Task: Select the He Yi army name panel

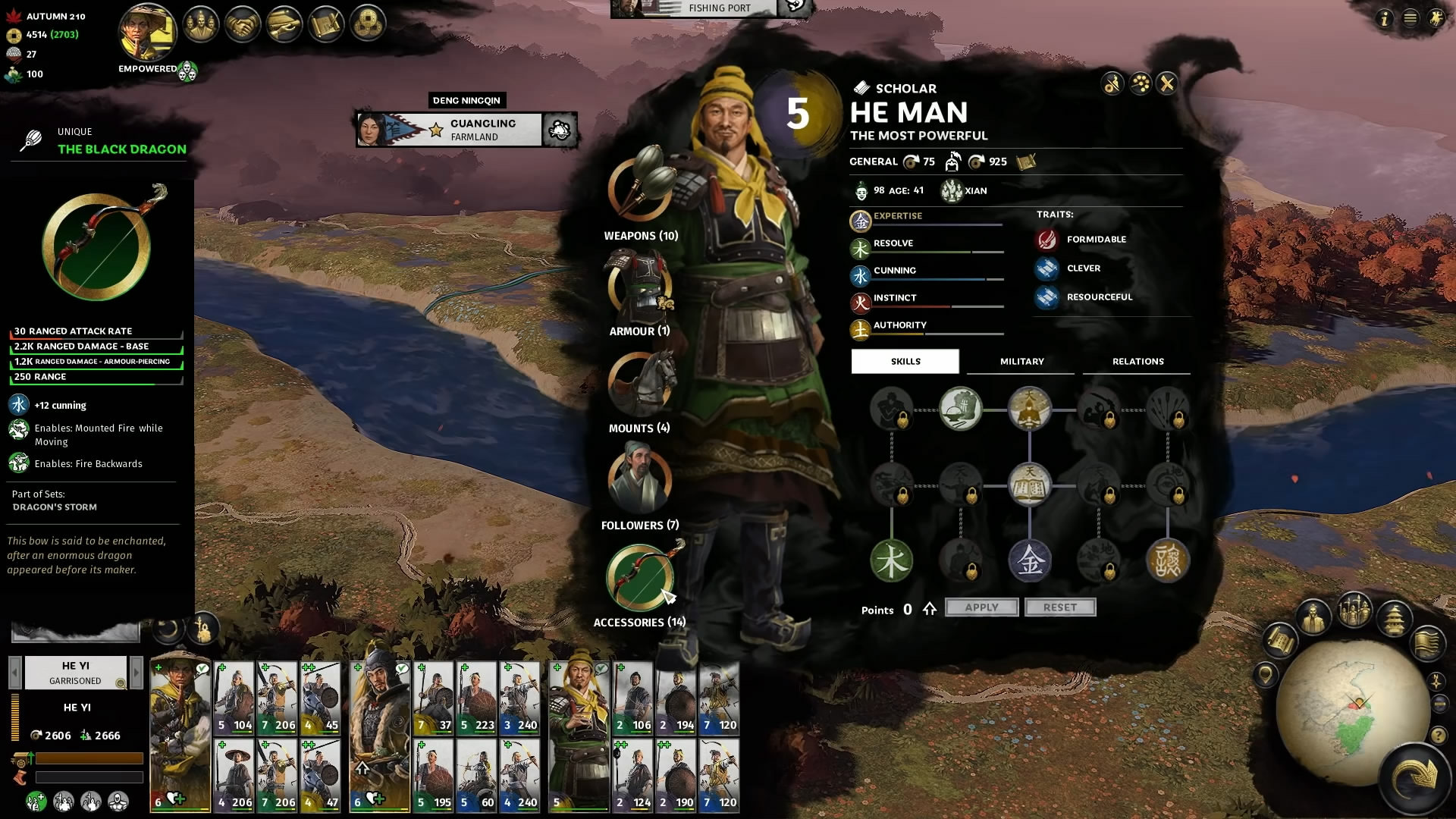Action: coord(75,672)
